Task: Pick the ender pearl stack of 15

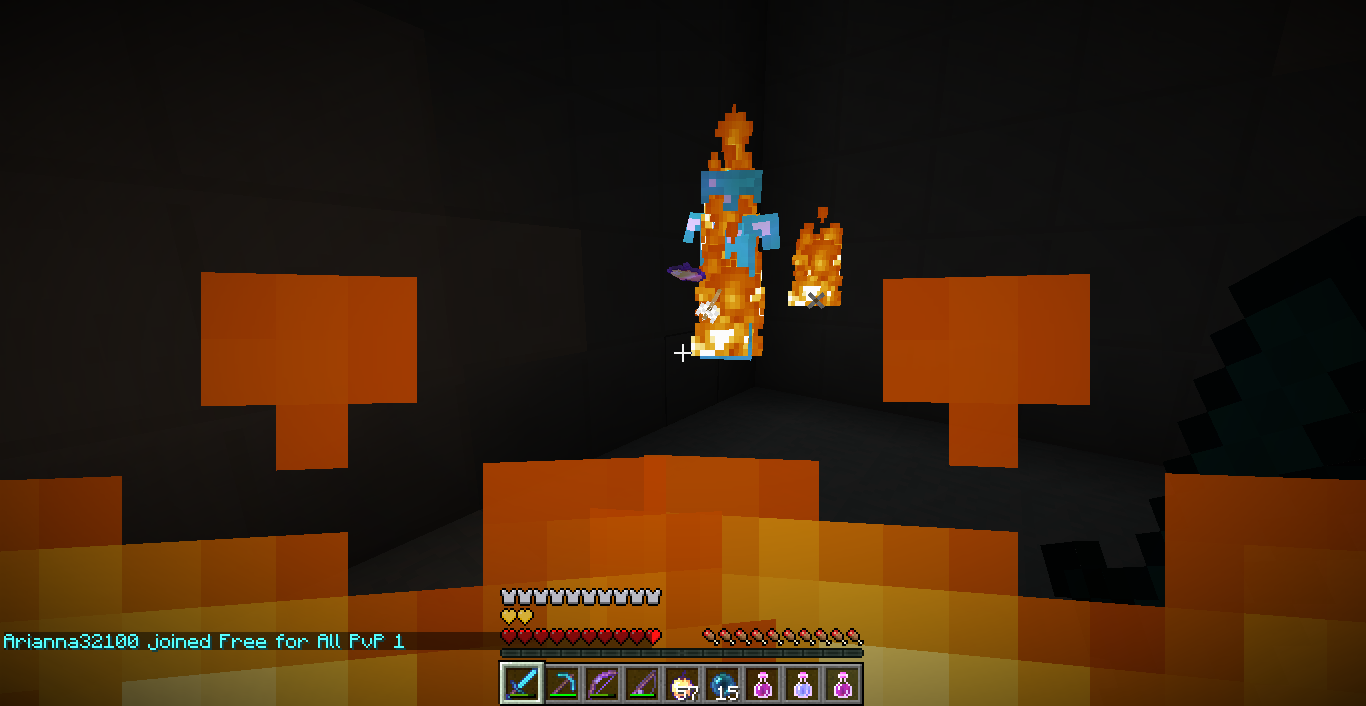Action: click(x=722, y=684)
